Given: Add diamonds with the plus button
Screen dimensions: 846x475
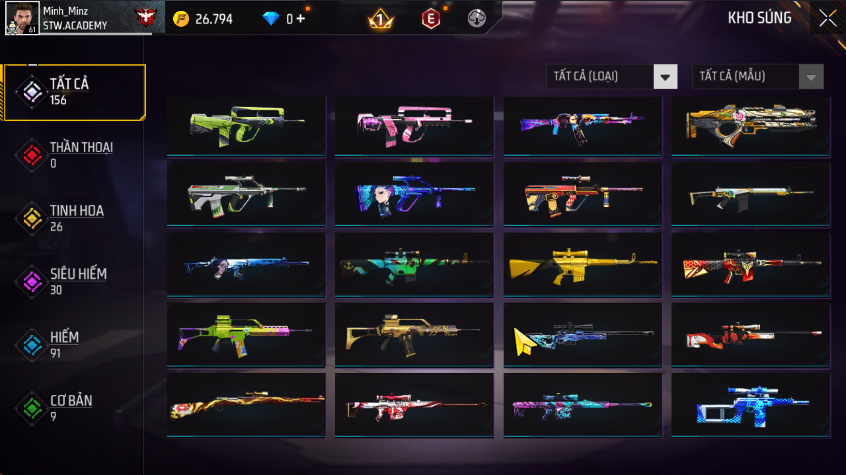Looking at the screenshot, I should click(x=301, y=18).
